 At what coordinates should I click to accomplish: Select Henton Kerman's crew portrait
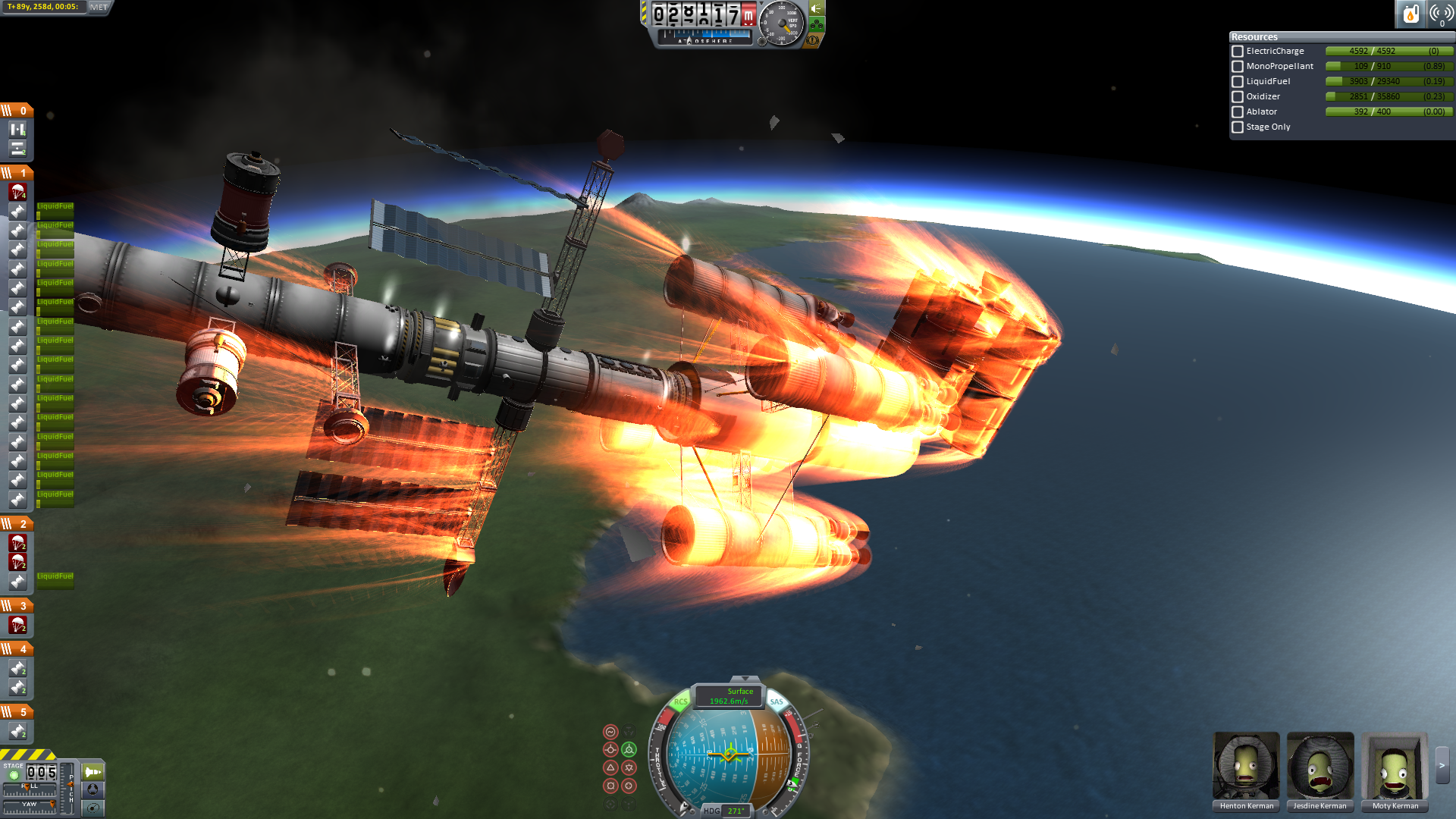[1246, 766]
